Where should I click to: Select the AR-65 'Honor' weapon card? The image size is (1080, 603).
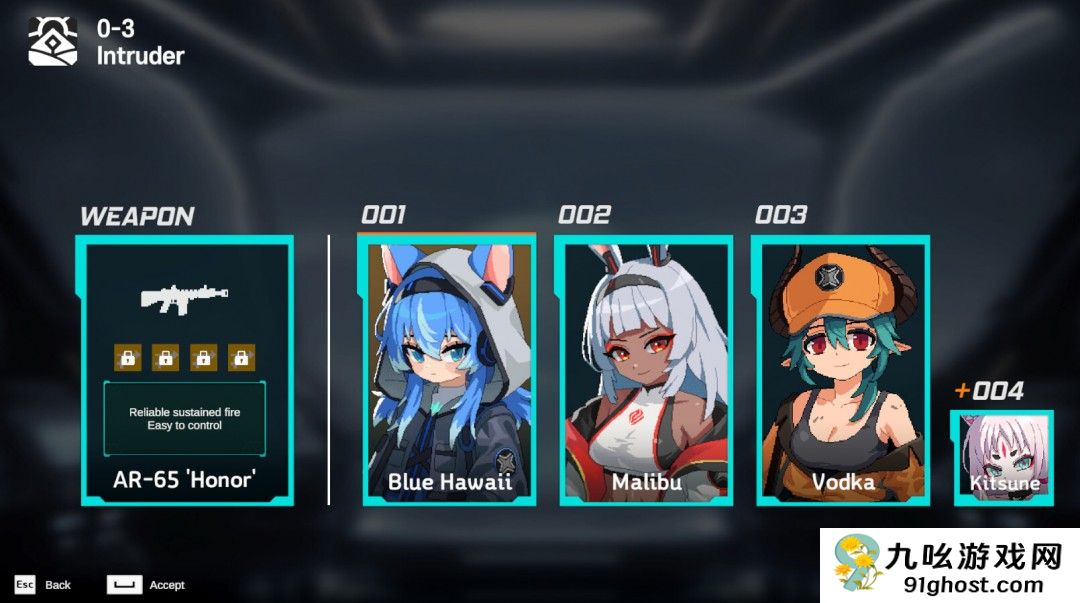pos(185,370)
